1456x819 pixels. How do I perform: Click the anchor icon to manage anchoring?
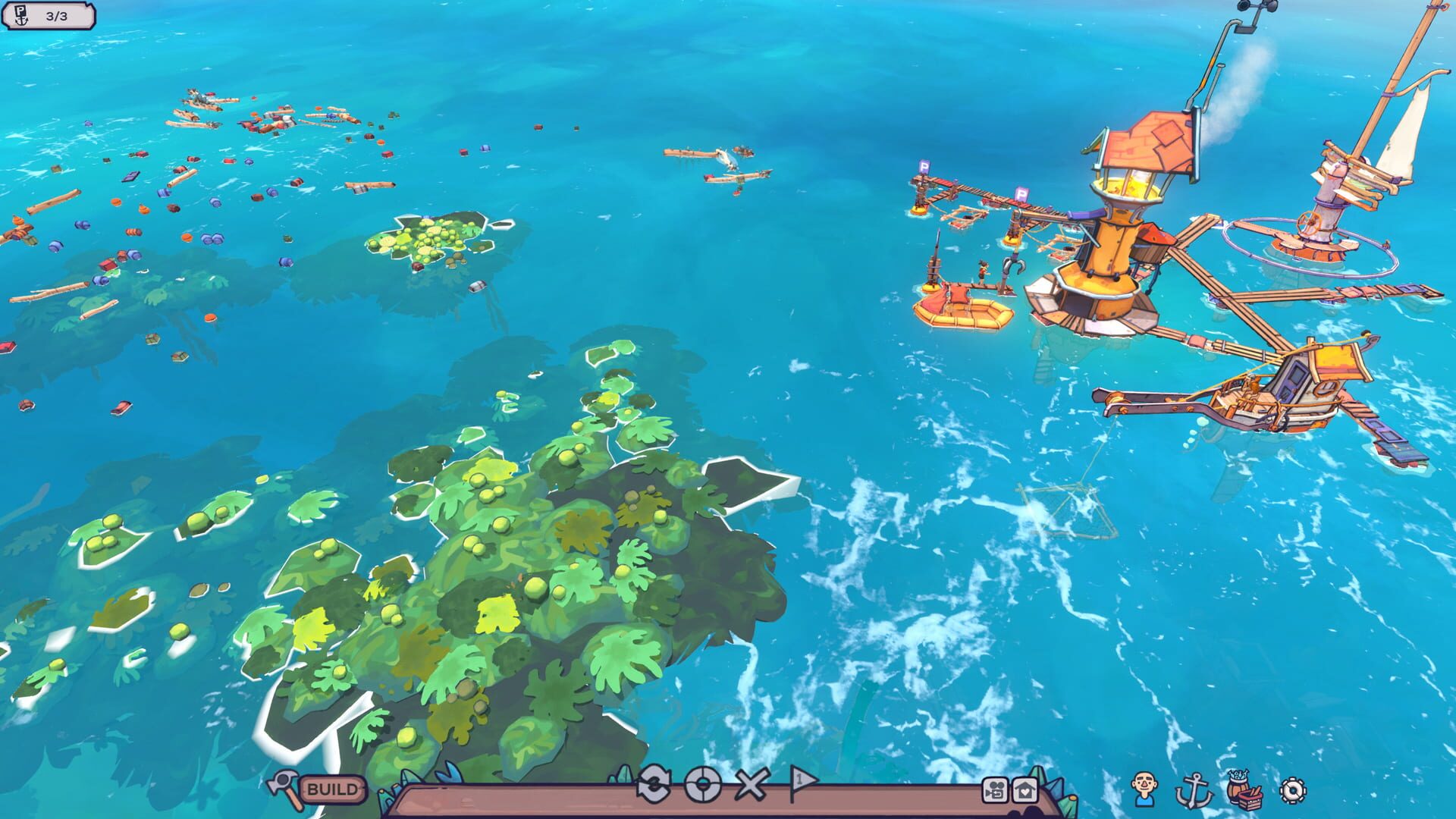point(1194,790)
